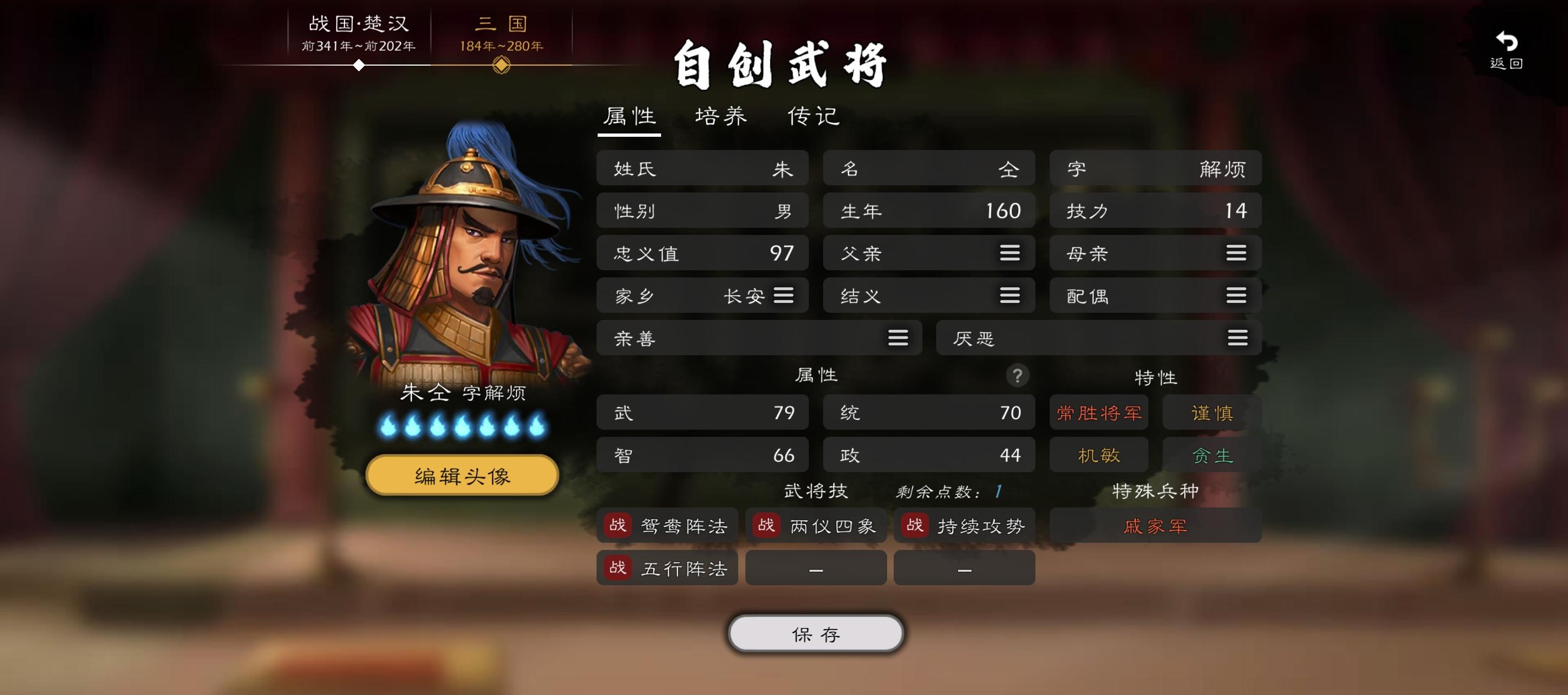
Task: Open the 母亲 selection list icon
Action: click(x=1236, y=253)
